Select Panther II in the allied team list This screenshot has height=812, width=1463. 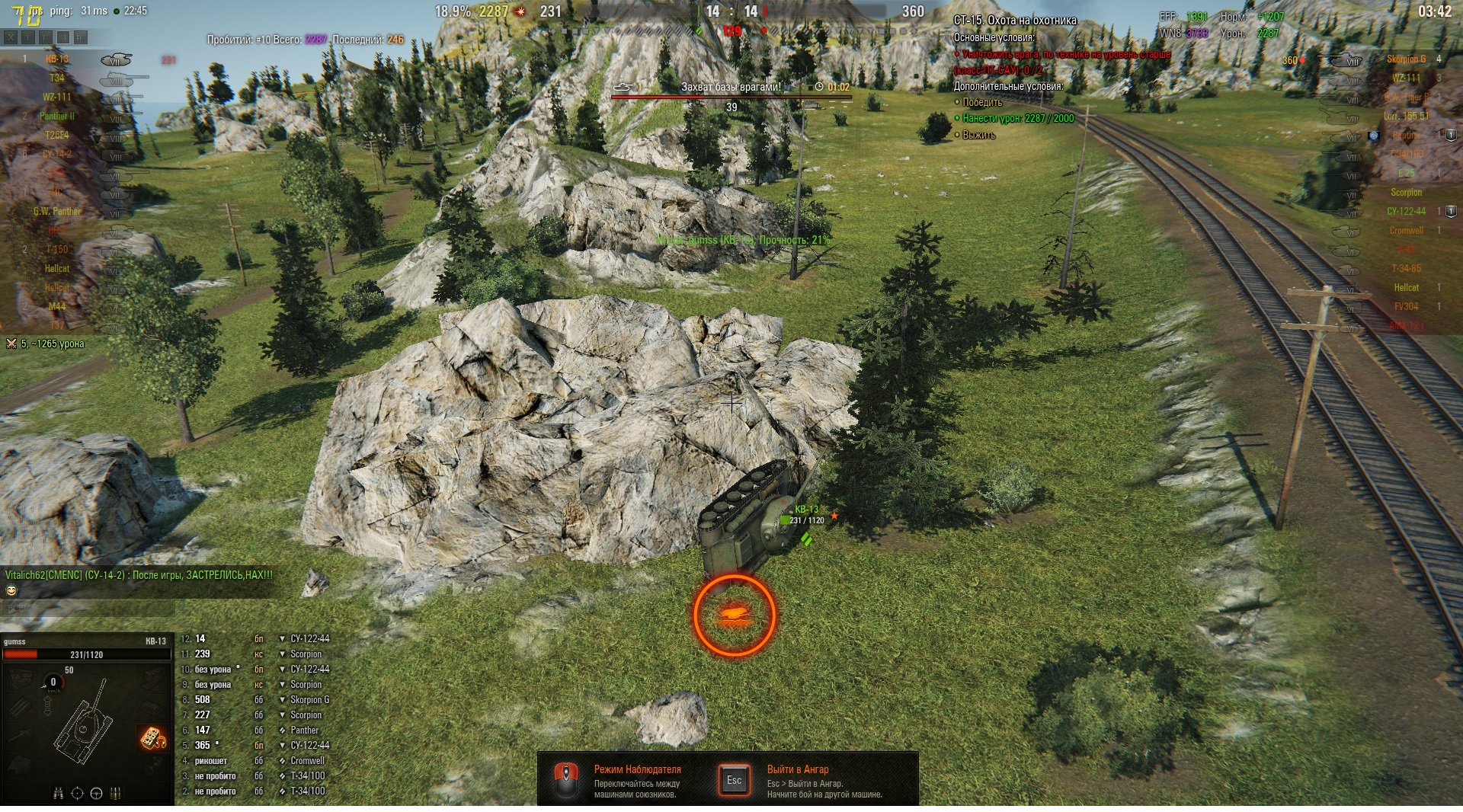tap(57, 117)
